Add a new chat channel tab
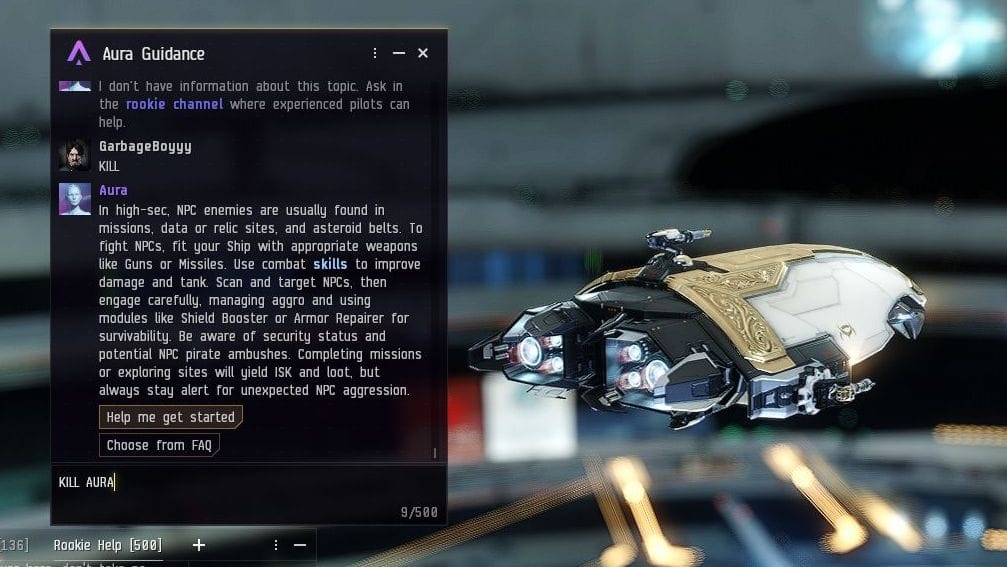The height and width of the screenshot is (567, 1007). 198,545
